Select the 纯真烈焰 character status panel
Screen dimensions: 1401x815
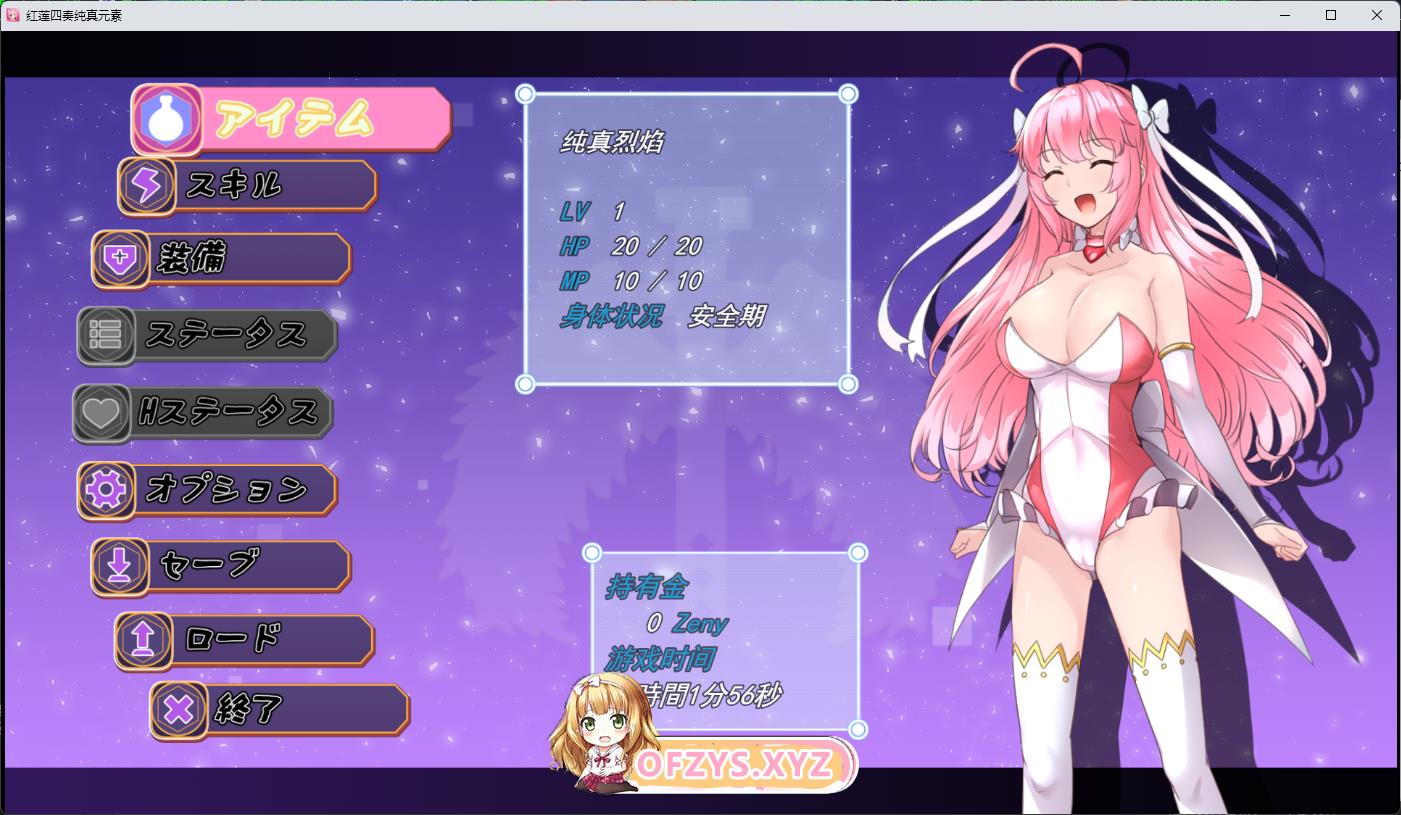(686, 239)
